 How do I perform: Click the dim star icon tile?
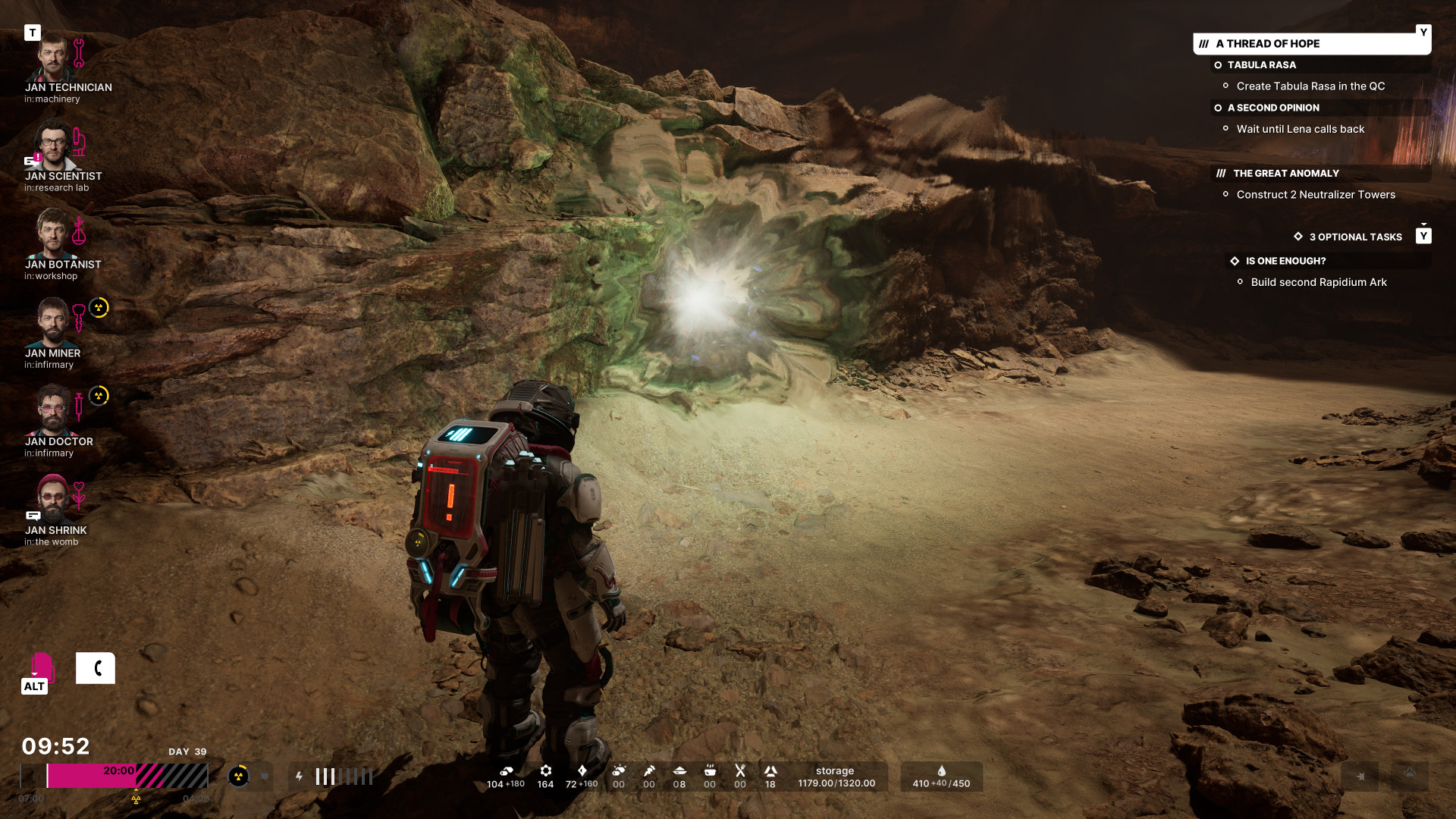pyautogui.click(x=1360, y=777)
